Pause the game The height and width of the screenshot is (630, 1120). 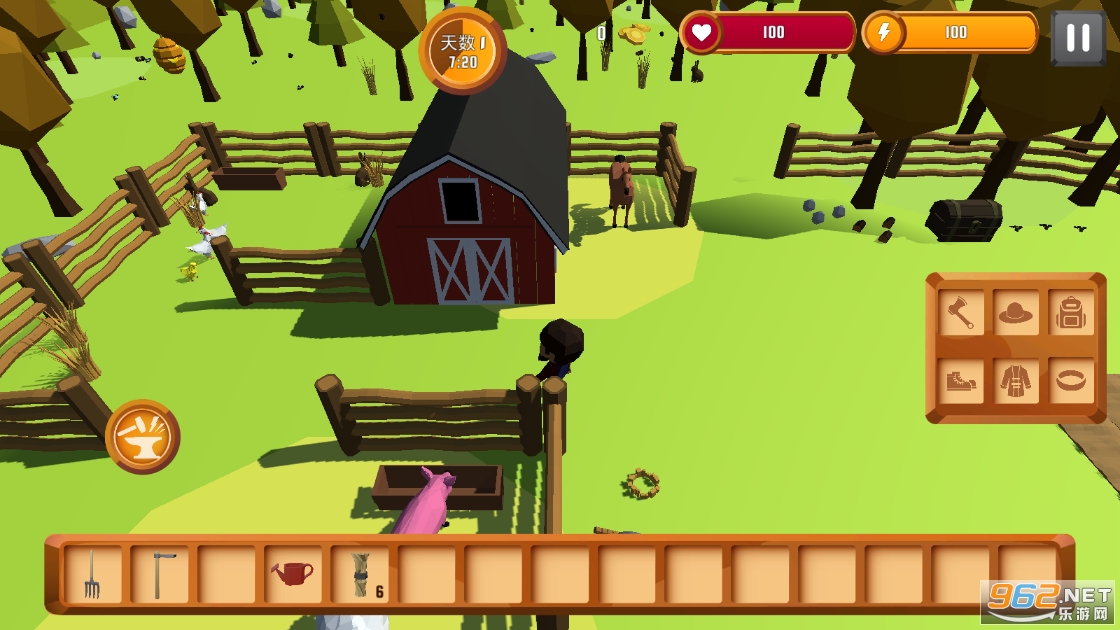pos(1078,38)
